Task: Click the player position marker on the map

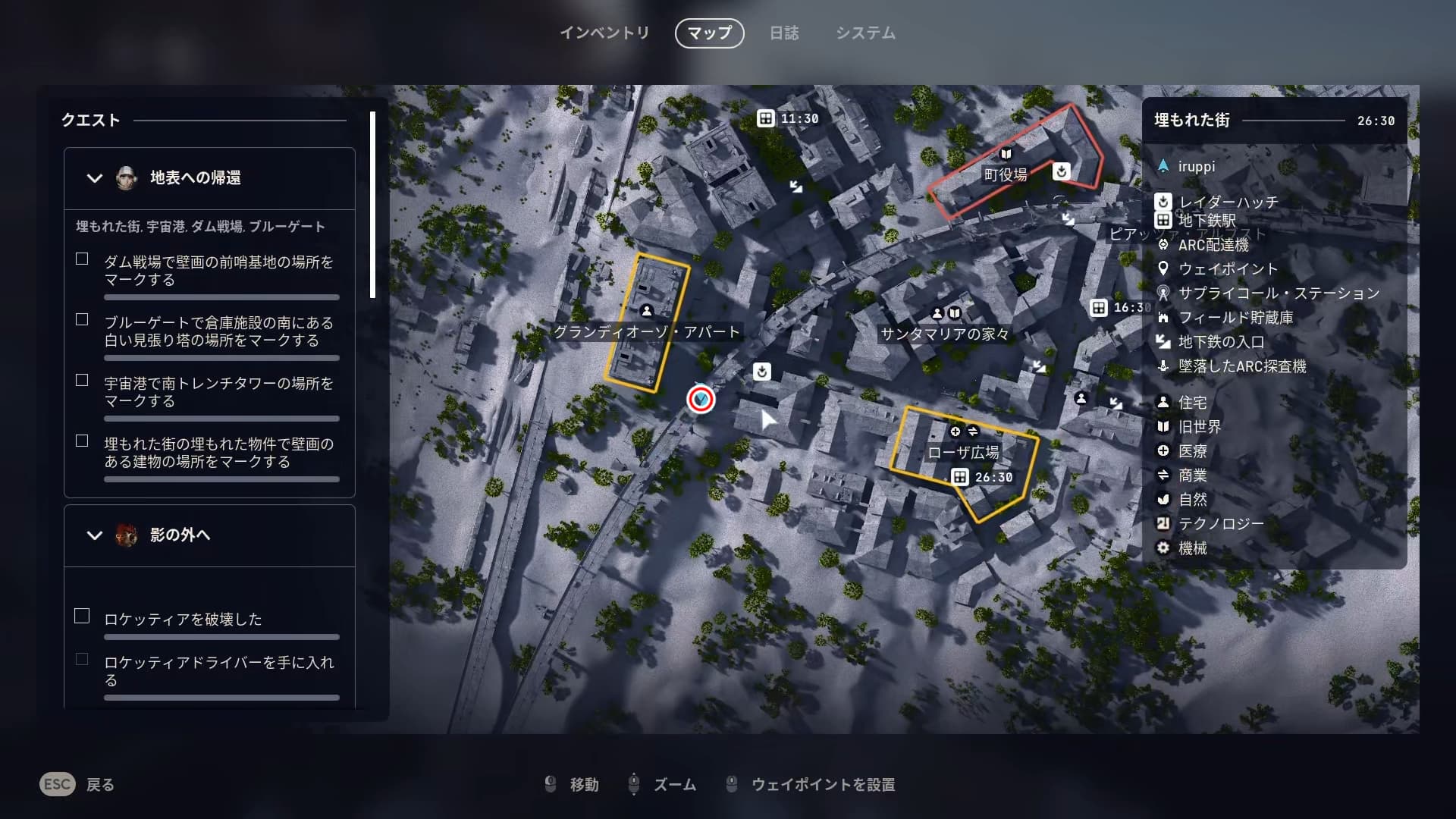Action: (x=701, y=399)
